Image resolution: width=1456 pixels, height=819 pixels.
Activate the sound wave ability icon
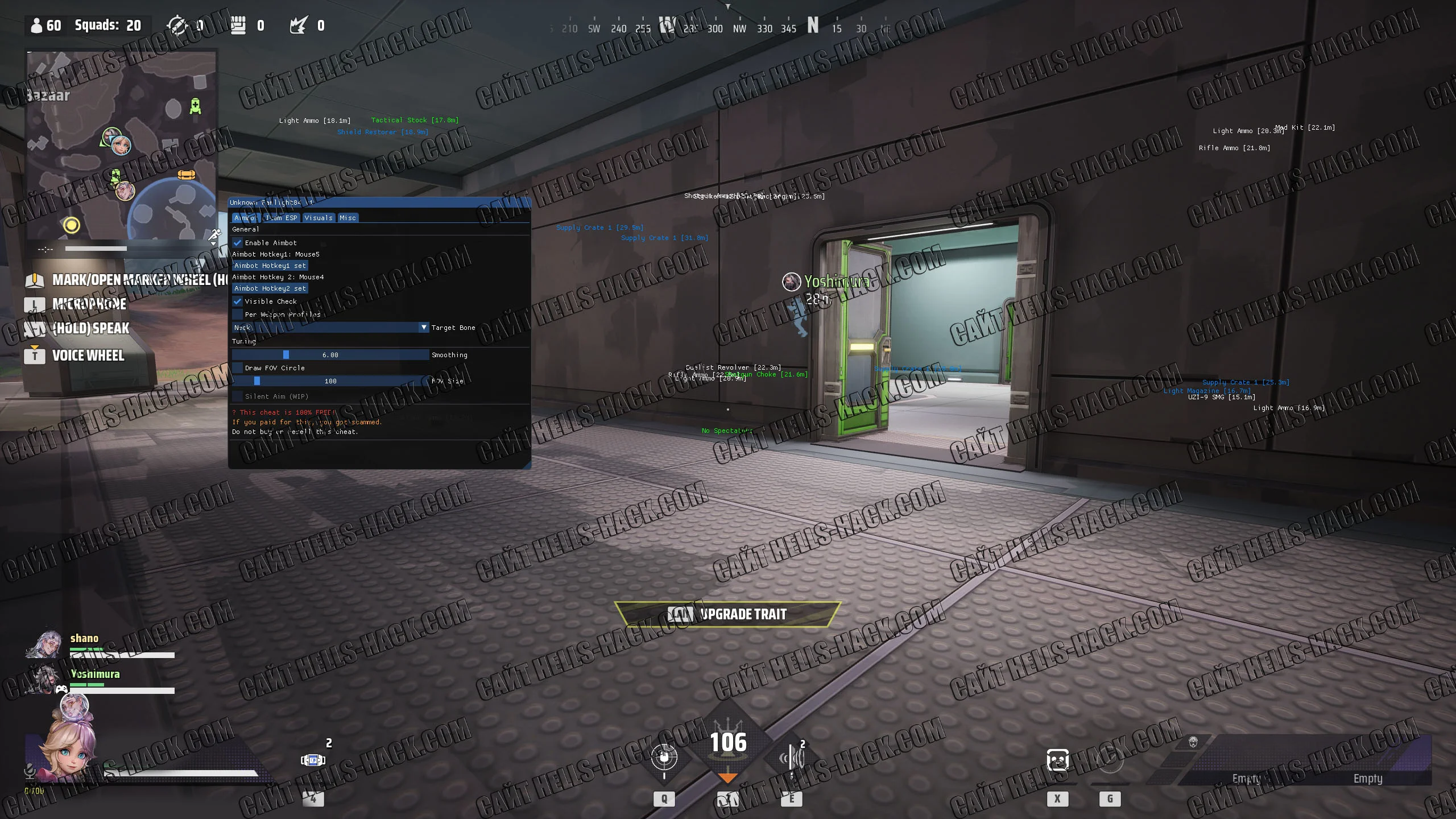click(x=793, y=758)
